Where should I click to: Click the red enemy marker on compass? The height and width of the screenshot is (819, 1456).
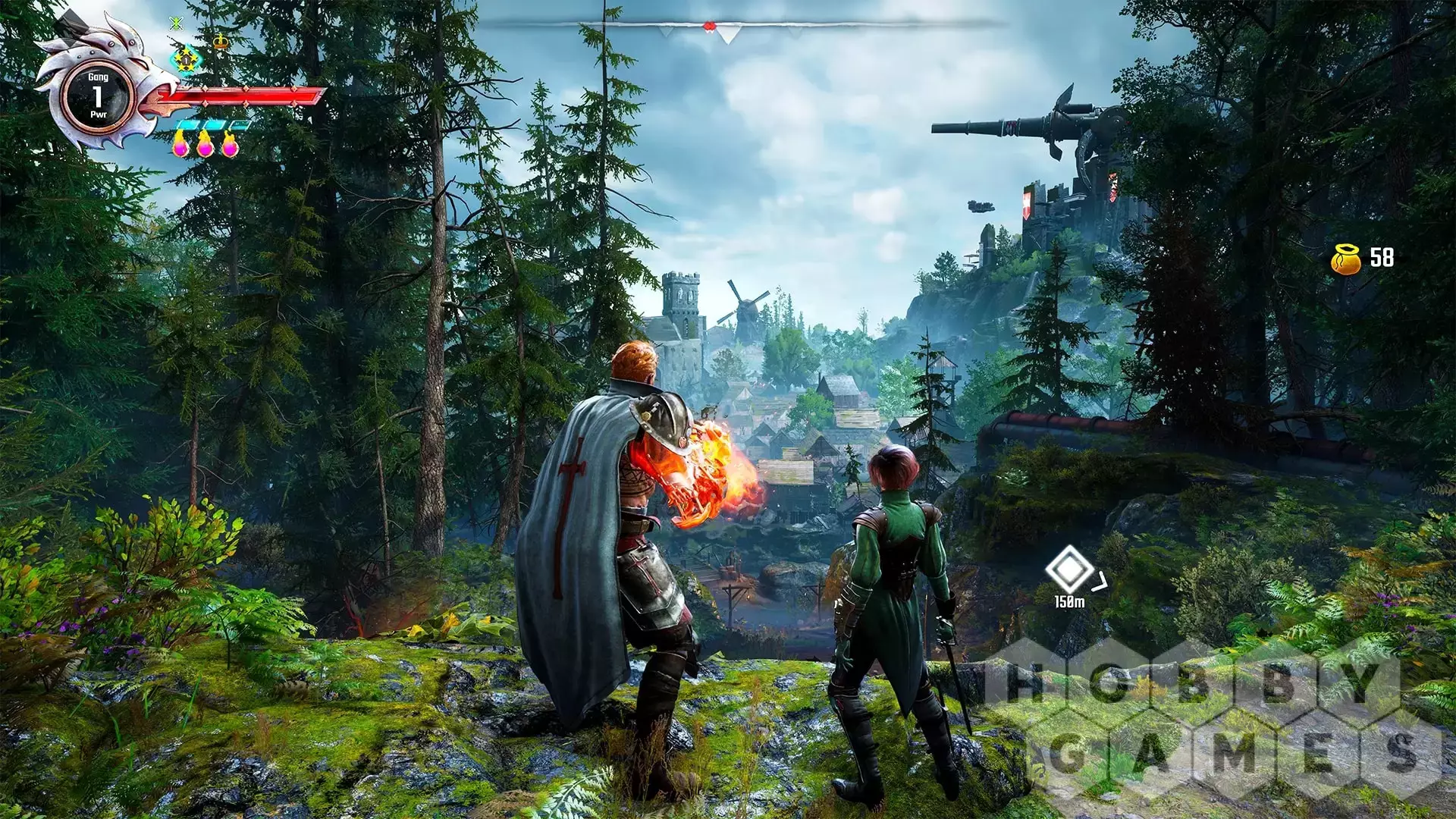[x=709, y=27]
